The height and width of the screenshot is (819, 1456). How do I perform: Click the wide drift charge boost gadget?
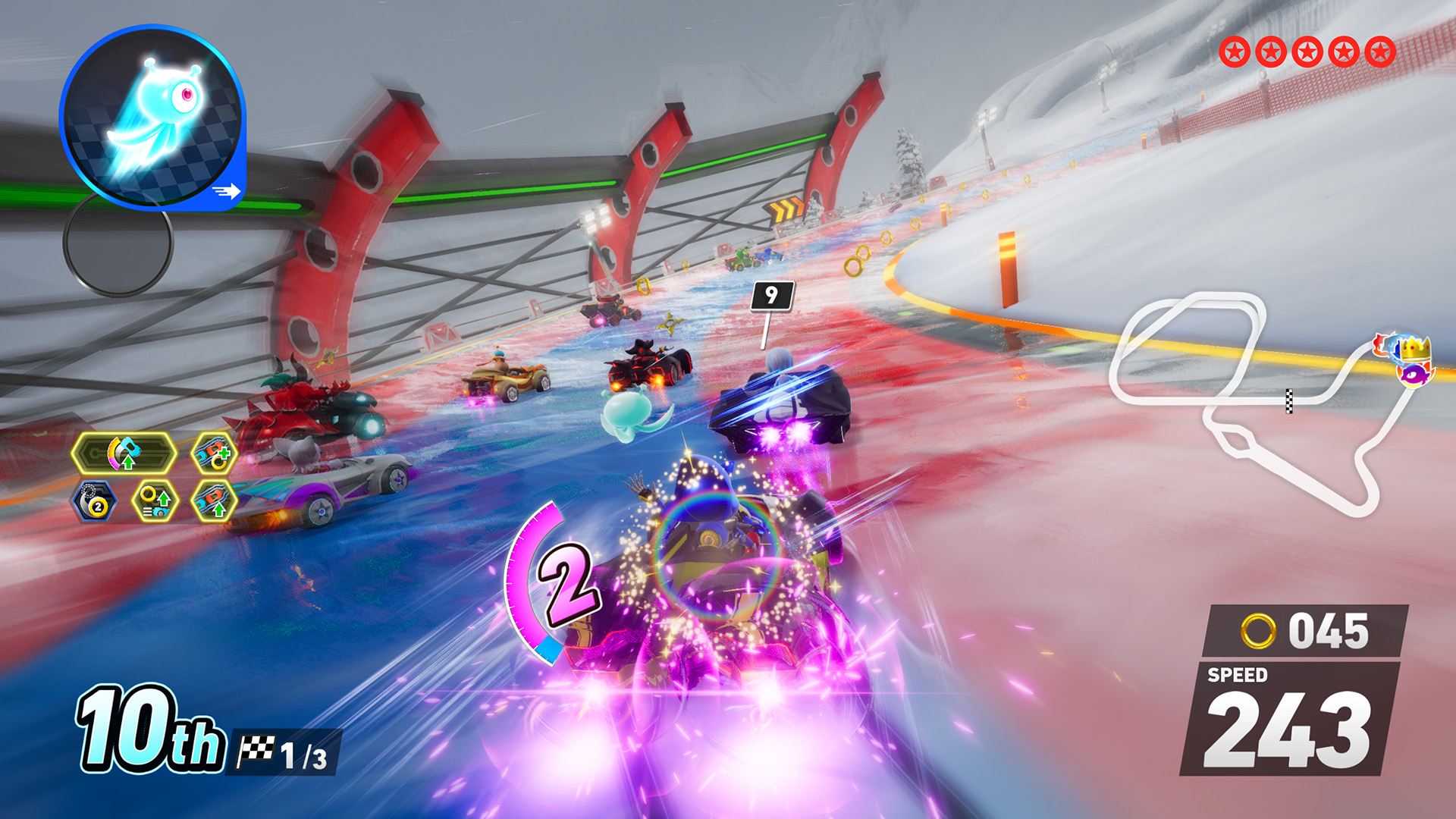point(124,453)
